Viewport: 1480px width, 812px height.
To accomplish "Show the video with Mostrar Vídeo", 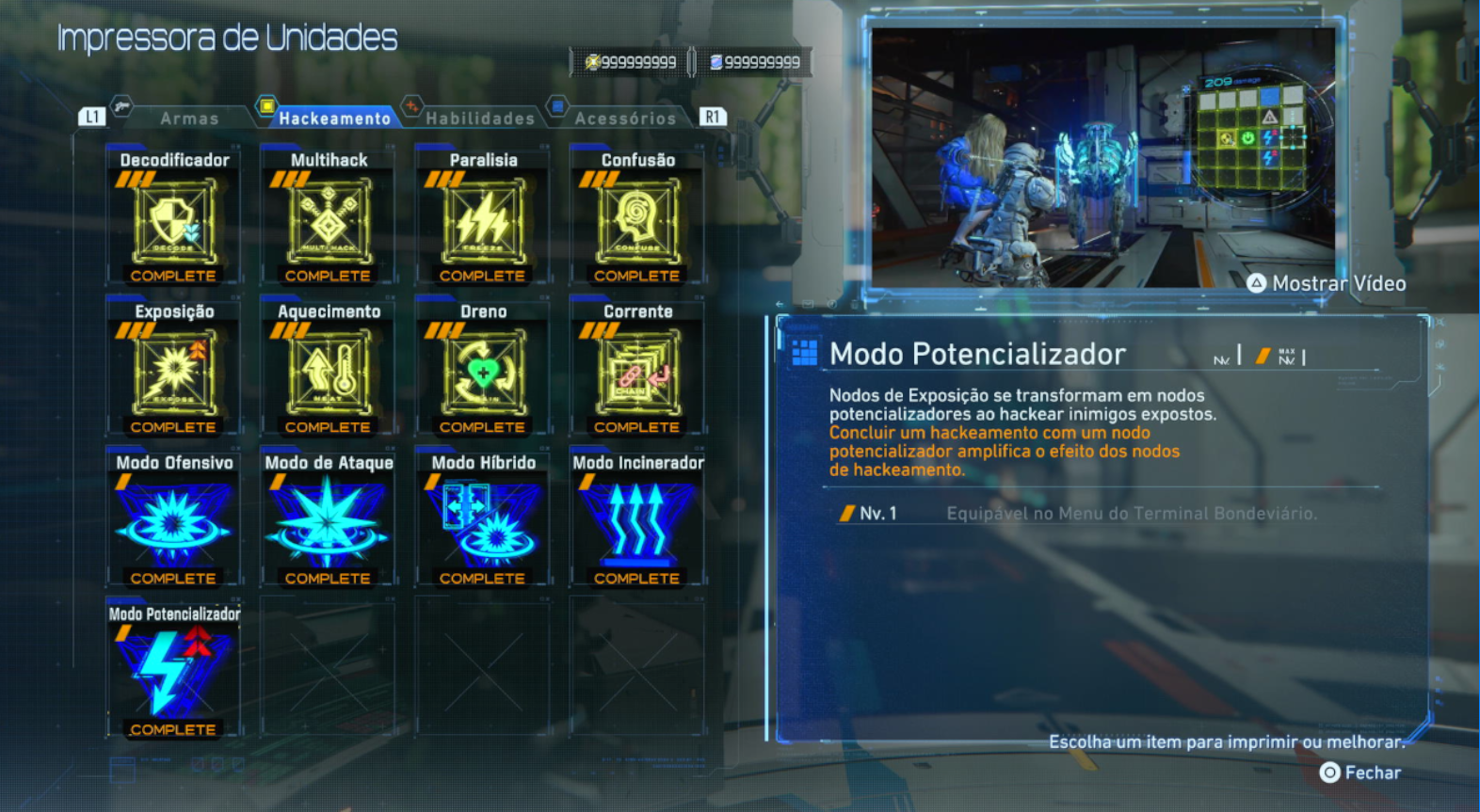I will point(1327,283).
